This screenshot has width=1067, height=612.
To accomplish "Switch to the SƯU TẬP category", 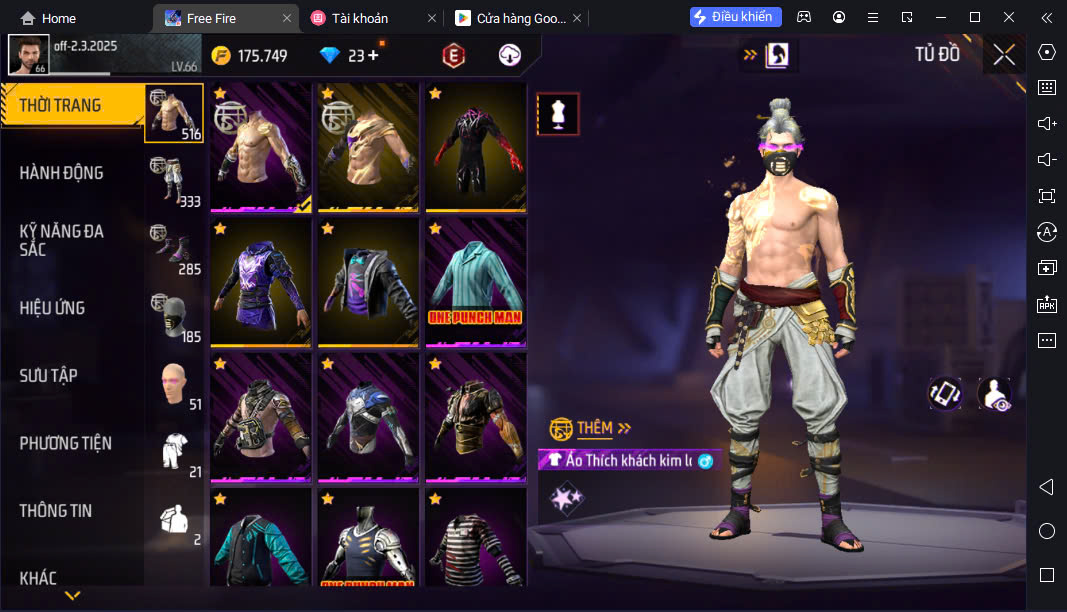I will click(x=49, y=376).
